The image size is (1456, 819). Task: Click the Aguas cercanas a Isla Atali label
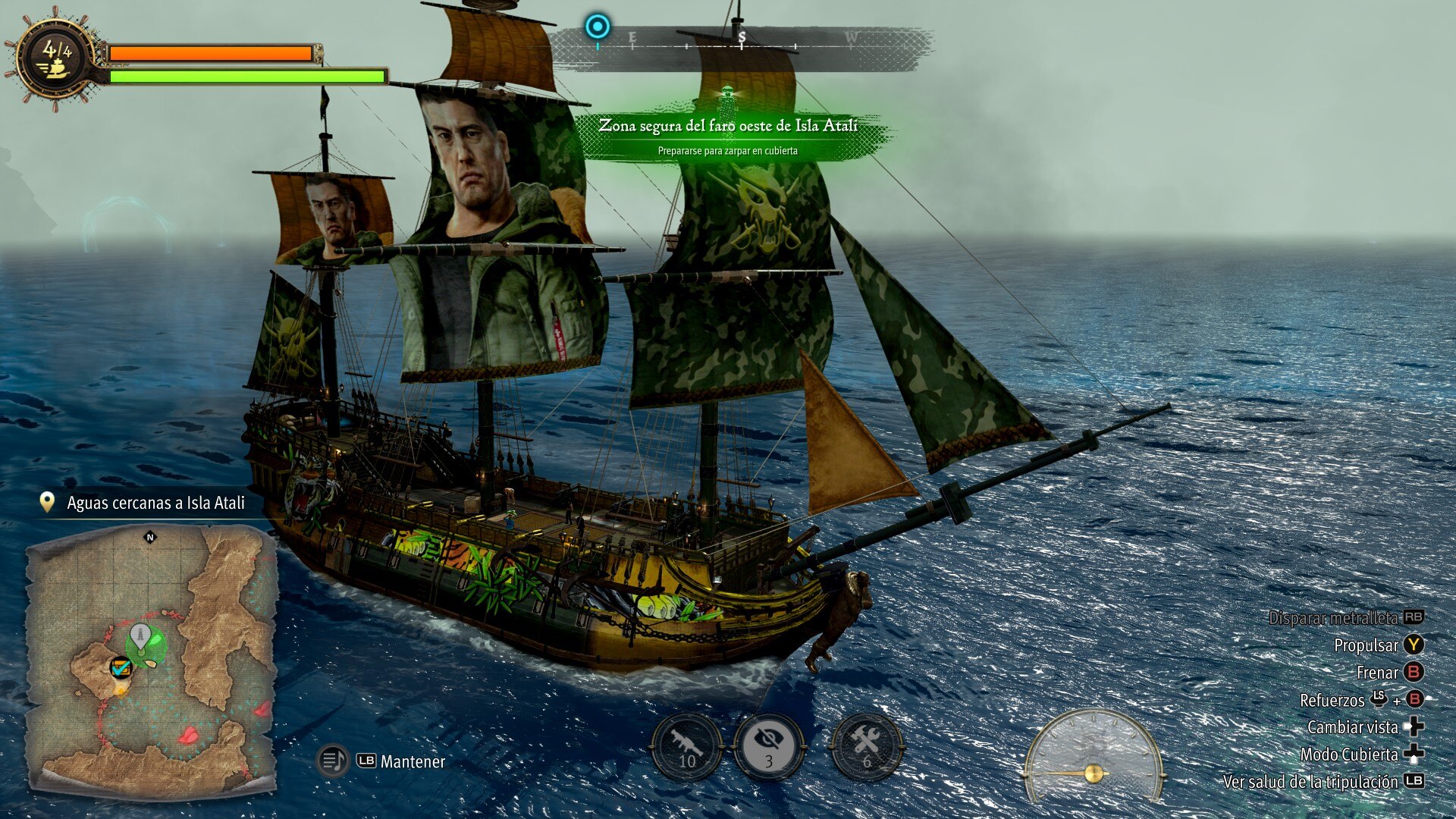click(155, 503)
